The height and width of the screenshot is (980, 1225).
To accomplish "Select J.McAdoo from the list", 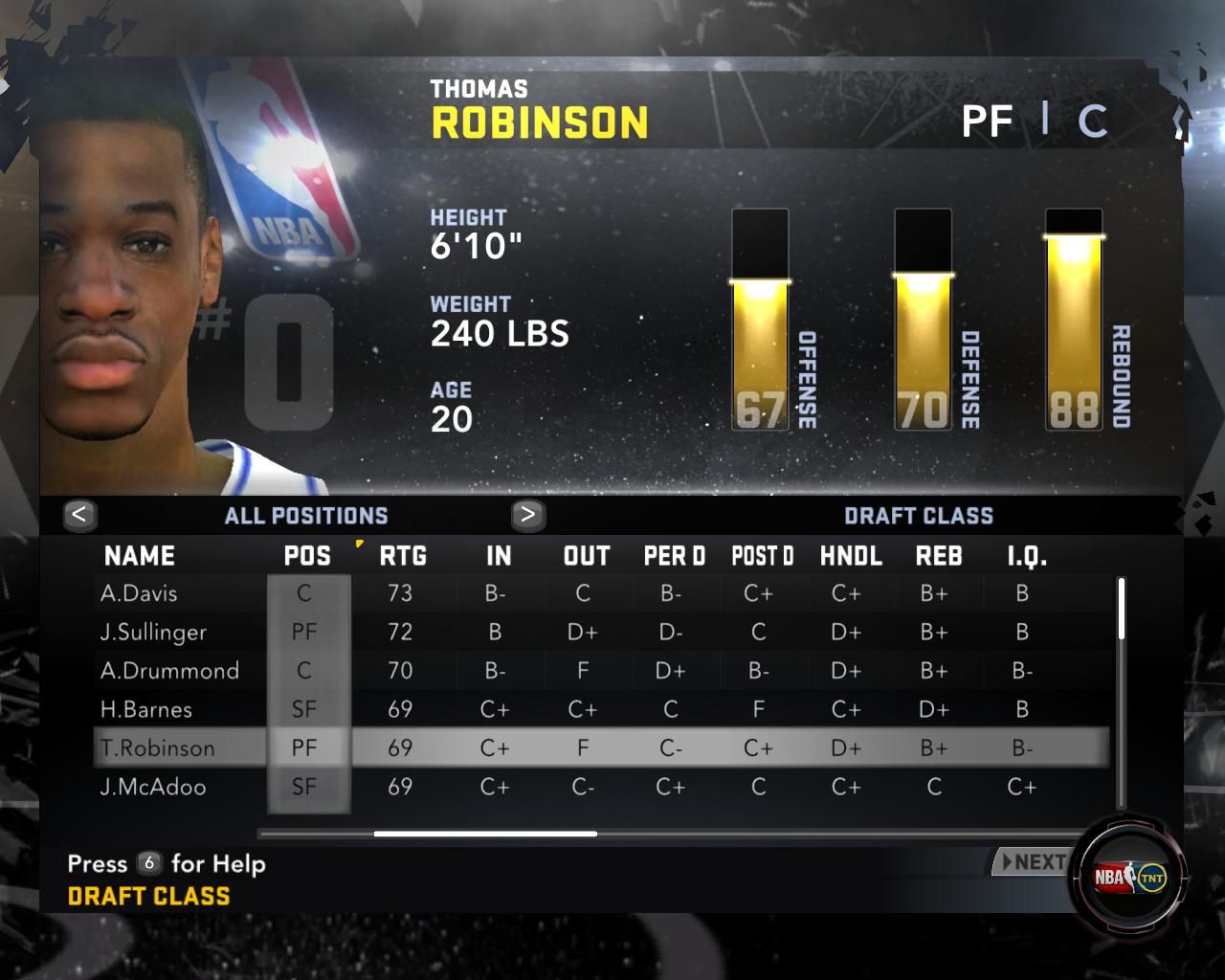I will click(x=153, y=787).
